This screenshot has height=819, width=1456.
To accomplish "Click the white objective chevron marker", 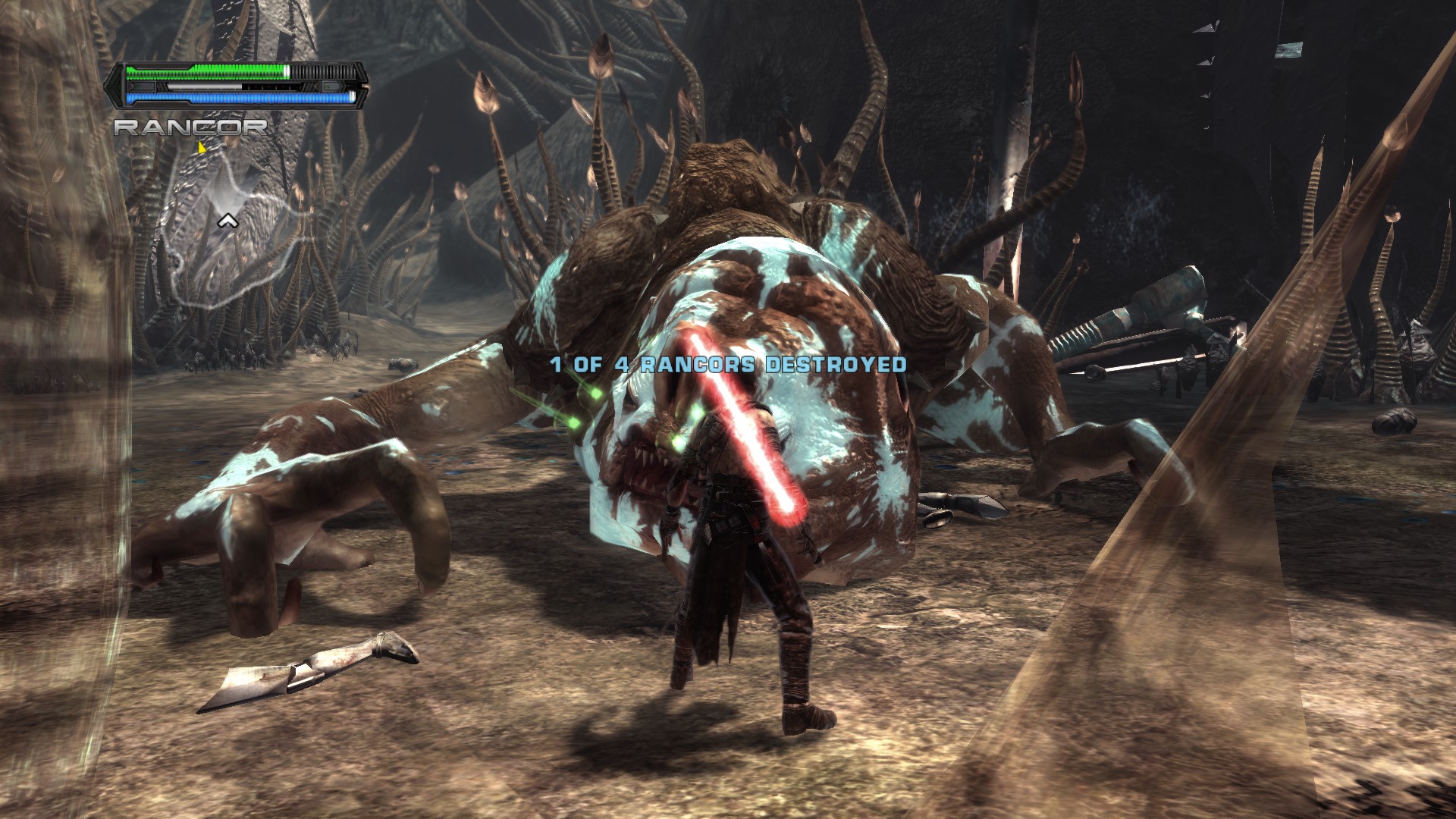I will point(228,221).
